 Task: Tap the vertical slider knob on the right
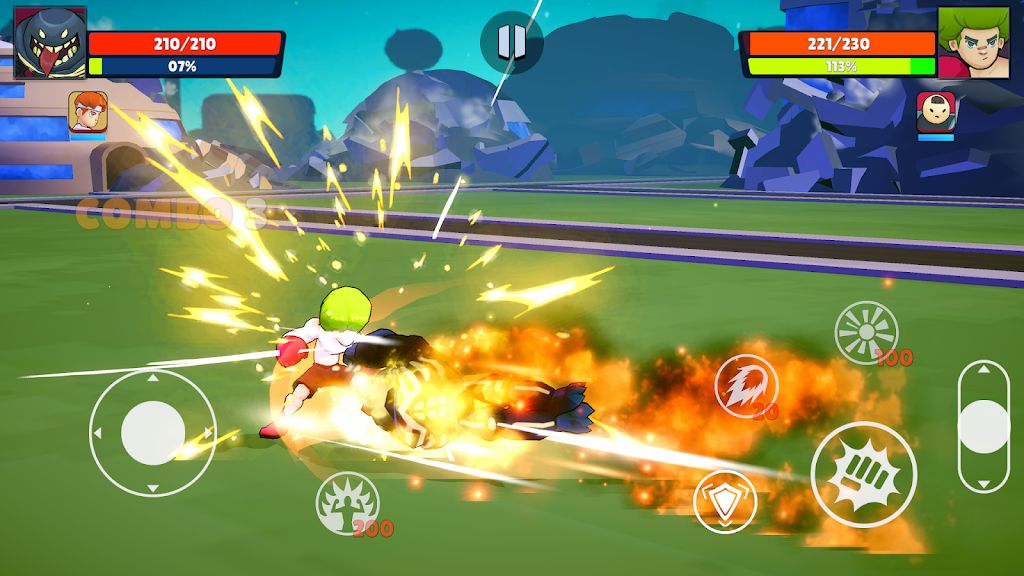click(984, 425)
